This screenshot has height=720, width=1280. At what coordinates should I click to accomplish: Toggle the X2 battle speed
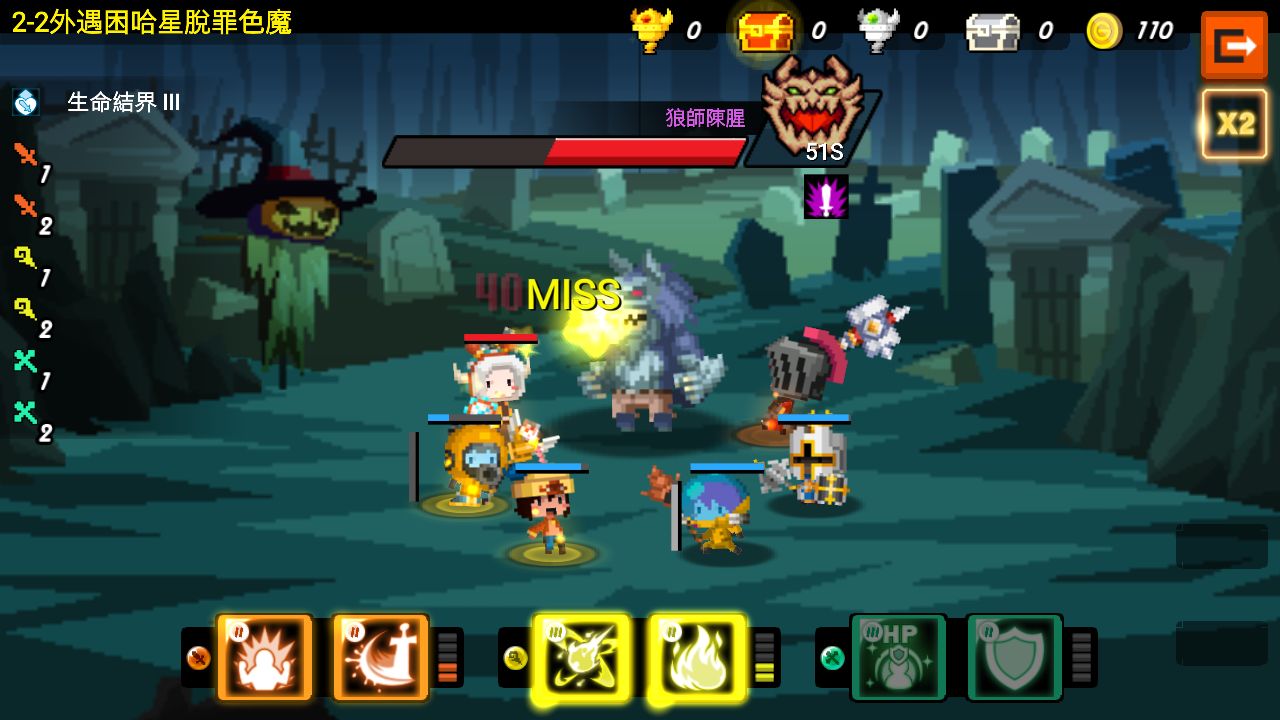1234,124
